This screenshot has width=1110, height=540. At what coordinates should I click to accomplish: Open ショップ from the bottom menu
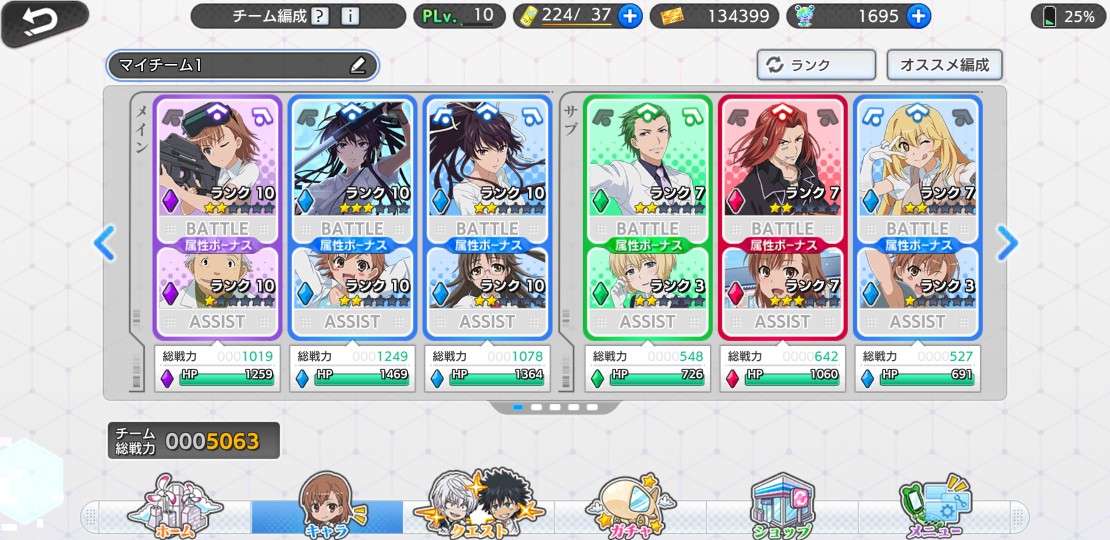coord(782,510)
